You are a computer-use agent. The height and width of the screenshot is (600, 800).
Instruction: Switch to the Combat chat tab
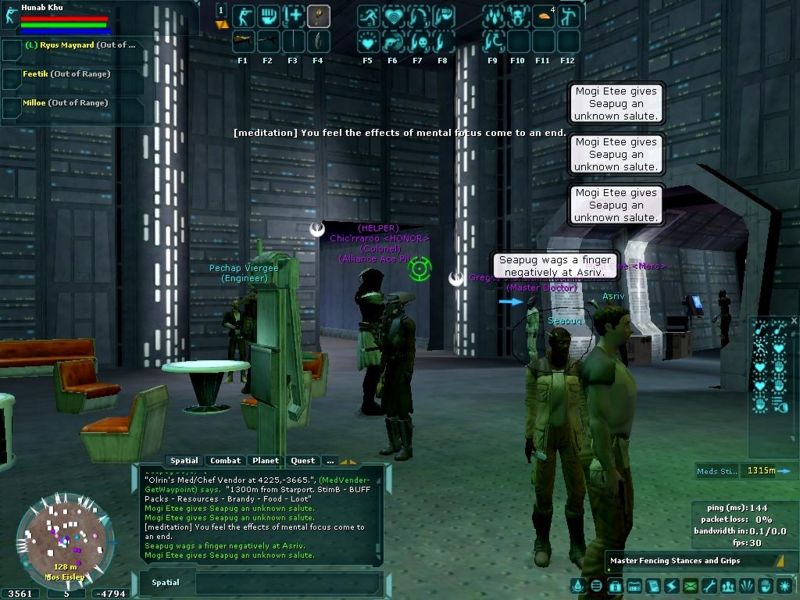(x=225, y=461)
